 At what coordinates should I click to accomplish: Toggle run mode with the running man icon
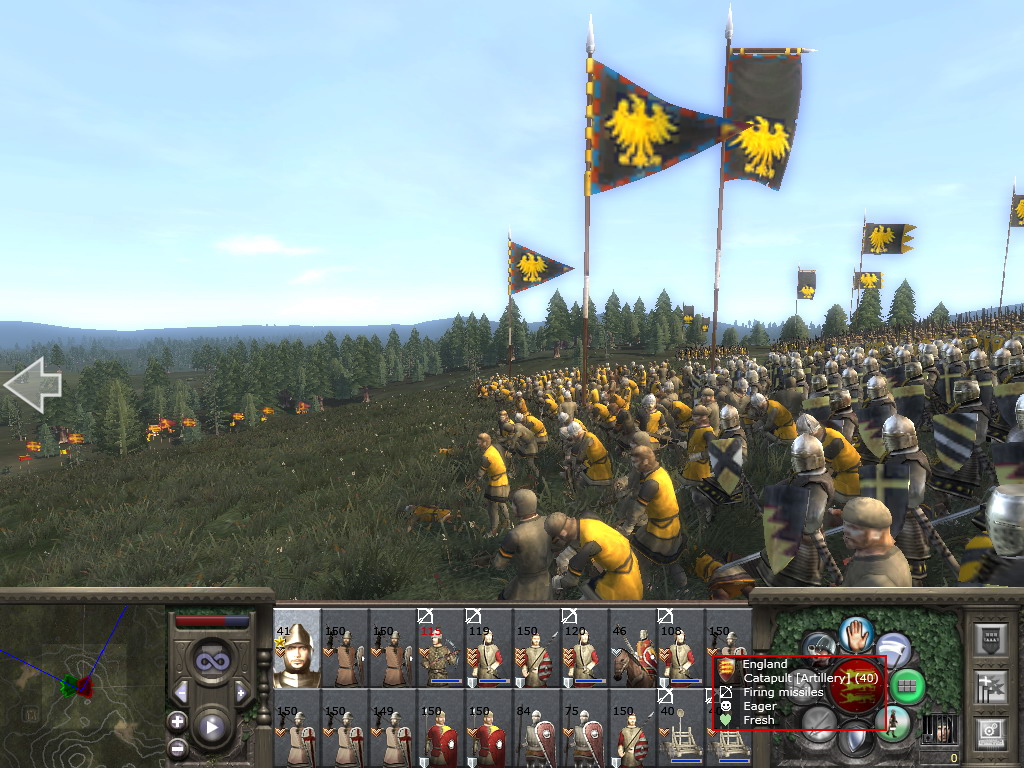[892, 722]
